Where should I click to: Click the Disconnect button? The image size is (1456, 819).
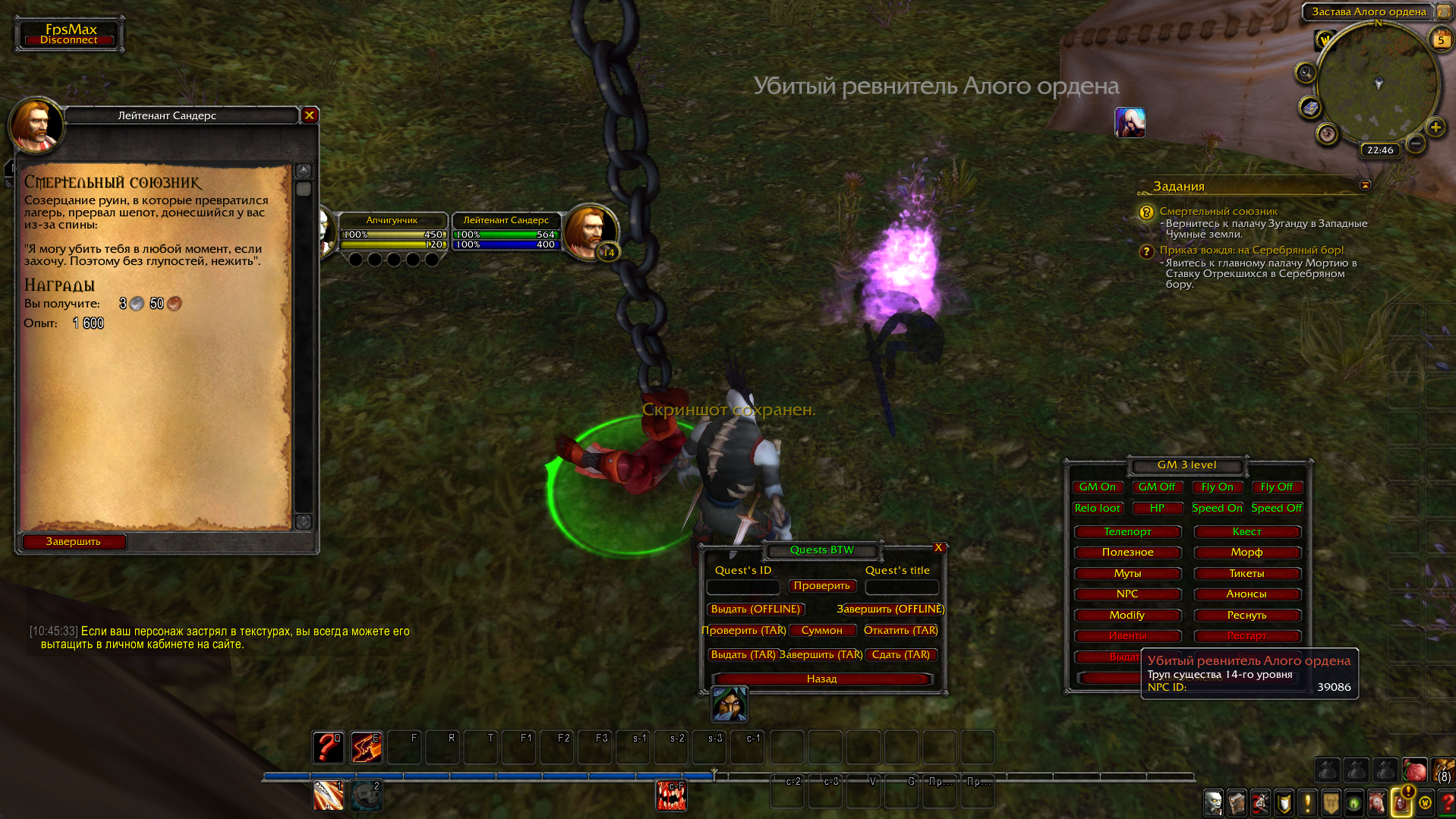pyautogui.click(x=69, y=40)
